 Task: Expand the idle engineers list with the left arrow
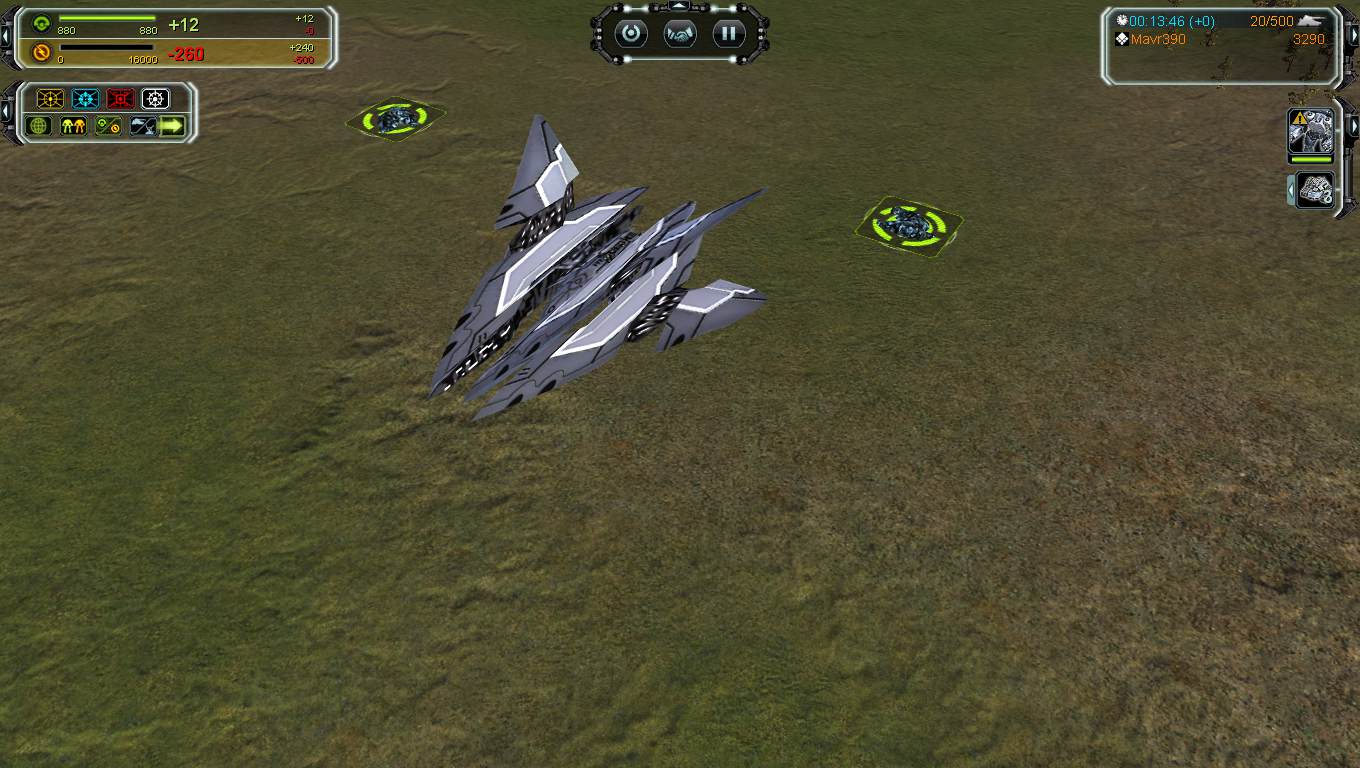click(1291, 189)
